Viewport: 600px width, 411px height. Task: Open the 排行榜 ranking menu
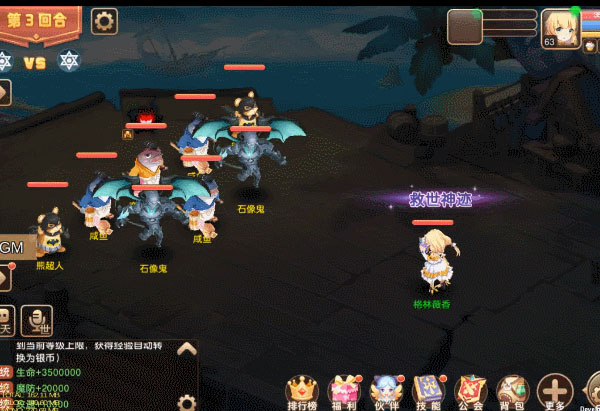pyautogui.click(x=302, y=392)
